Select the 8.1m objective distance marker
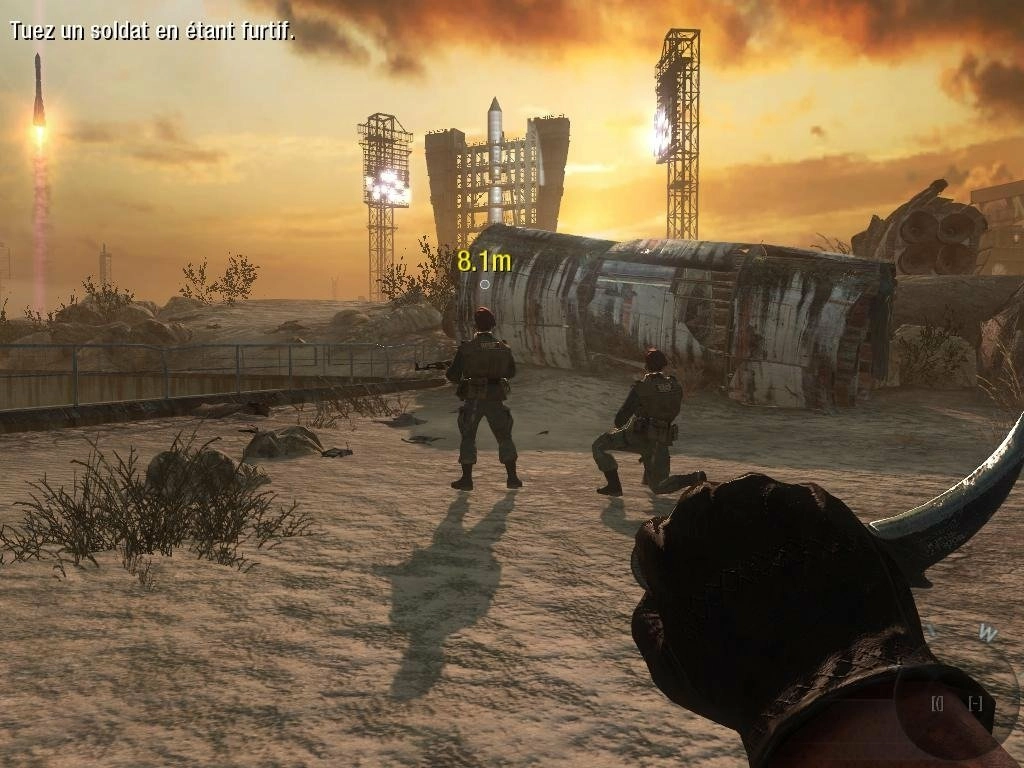Image resolution: width=1024 pixels, height=768 pixels. pyautogui.click(x=484, y=262)
